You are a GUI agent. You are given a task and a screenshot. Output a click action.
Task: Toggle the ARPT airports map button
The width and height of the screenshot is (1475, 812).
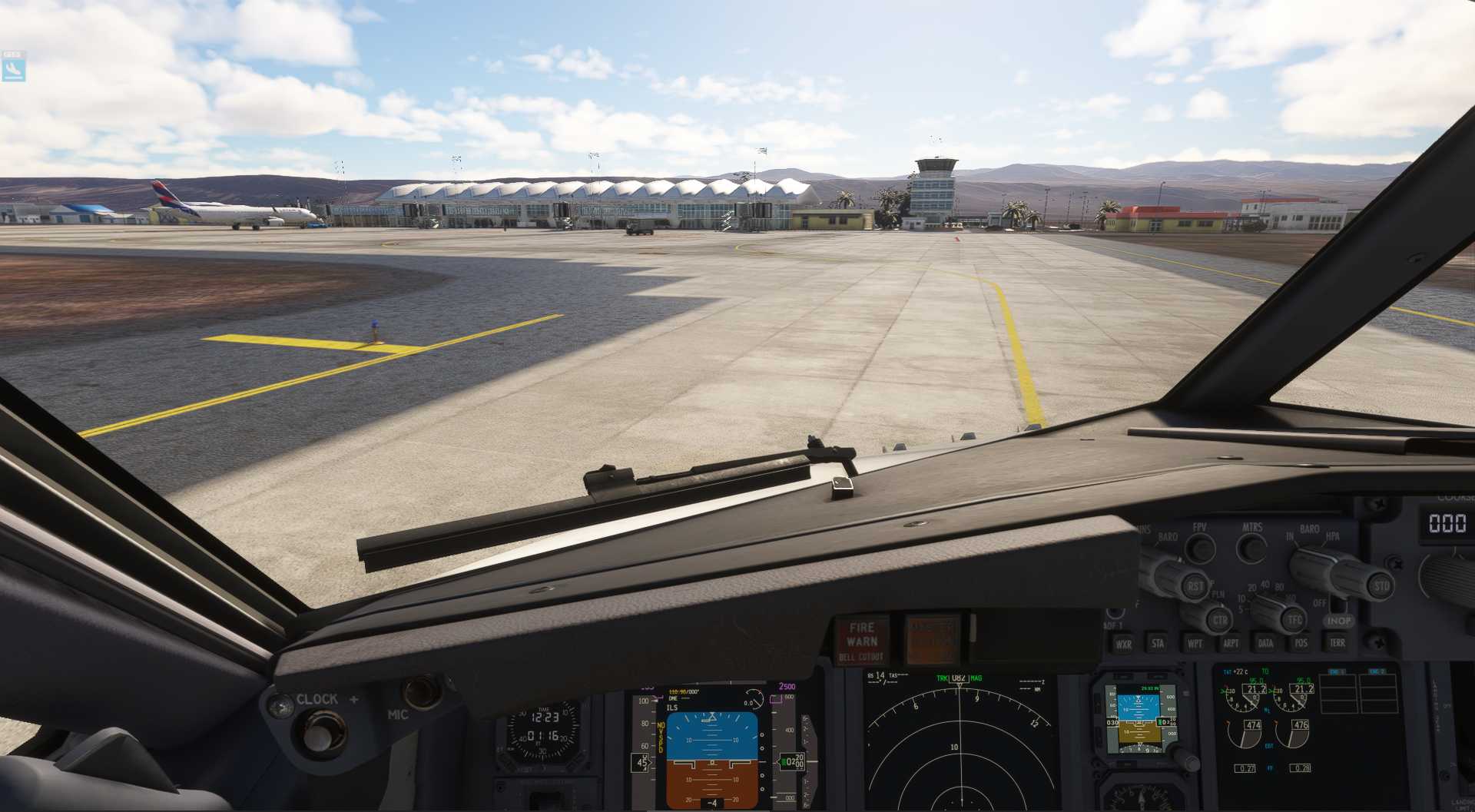click(1231, 643)
